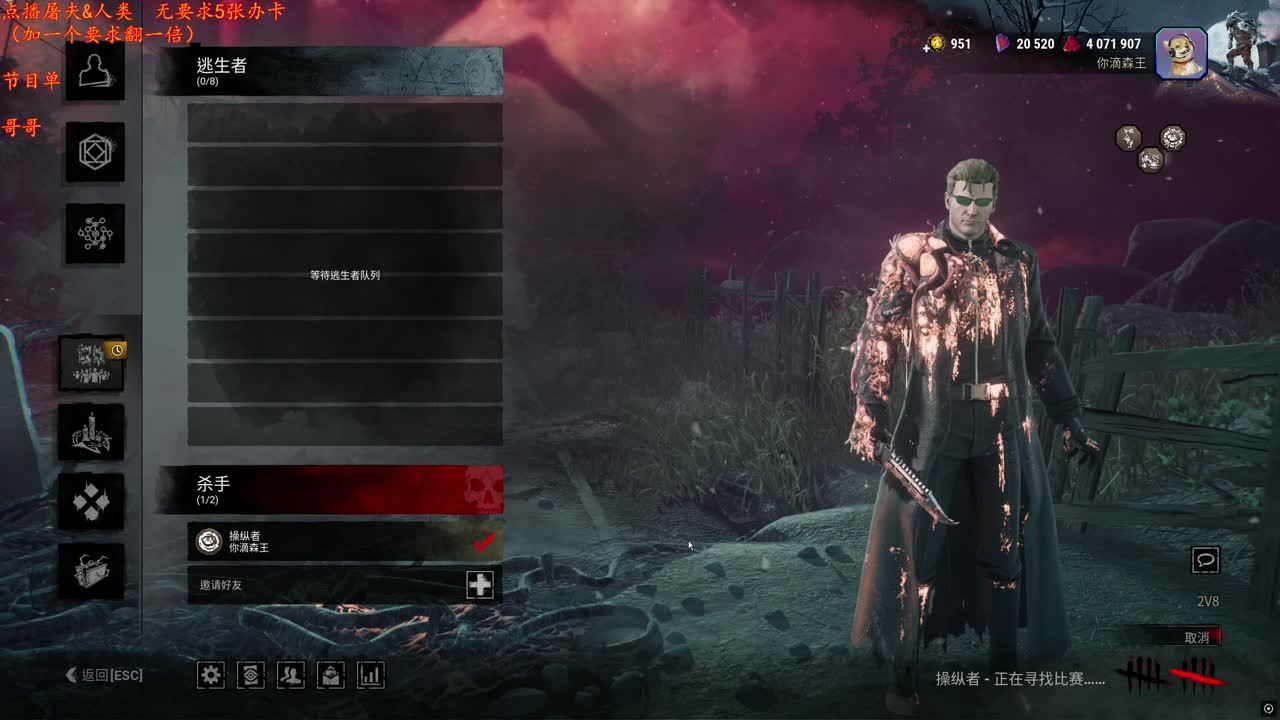Open the loadout hexagon icon
Screen dimensions: 1280x720
pos(95,152)
